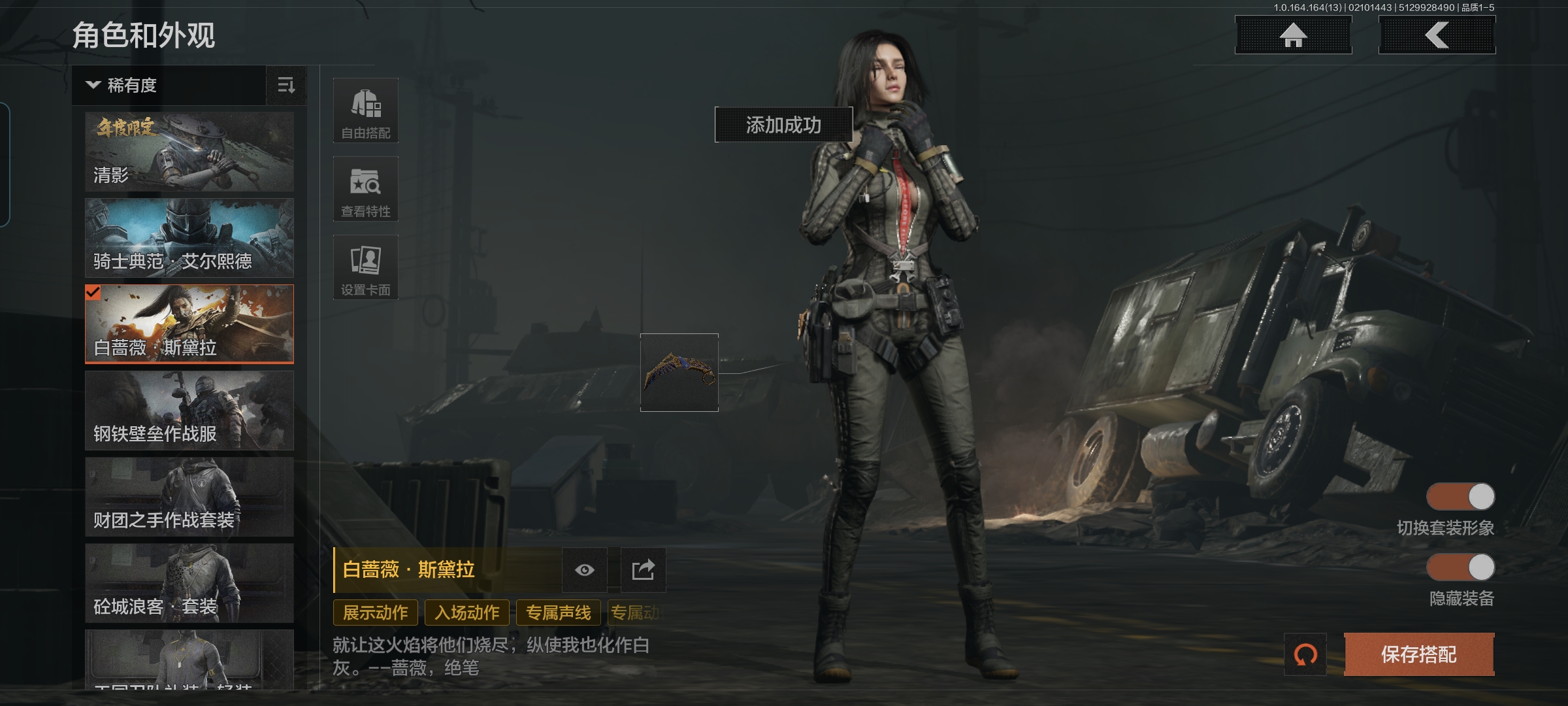Open 查看特性 feature viewer
1568x706 pixels.
pyautogui.click(x=366, y=190)
